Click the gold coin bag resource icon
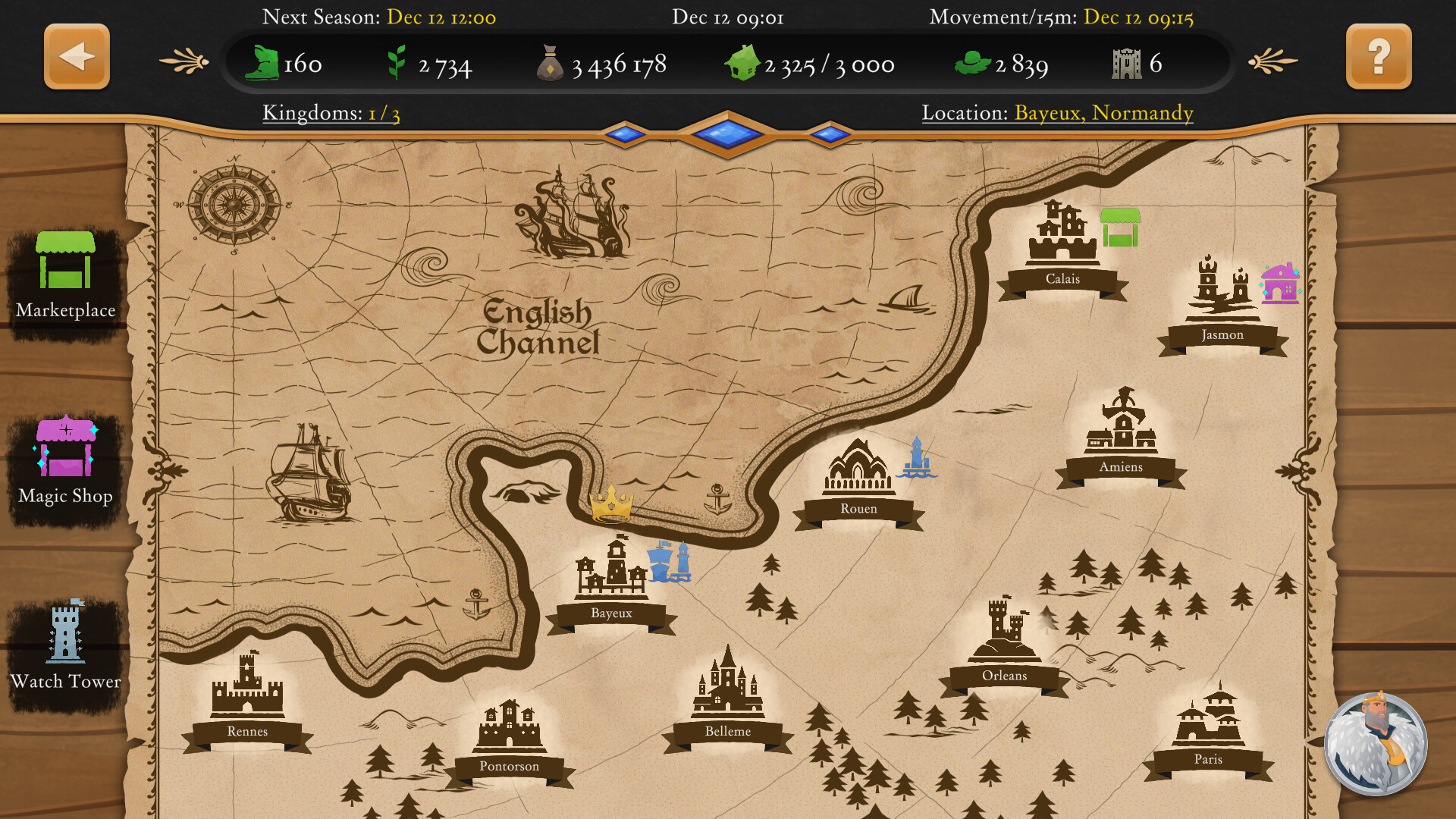 [x=551, y=64]
